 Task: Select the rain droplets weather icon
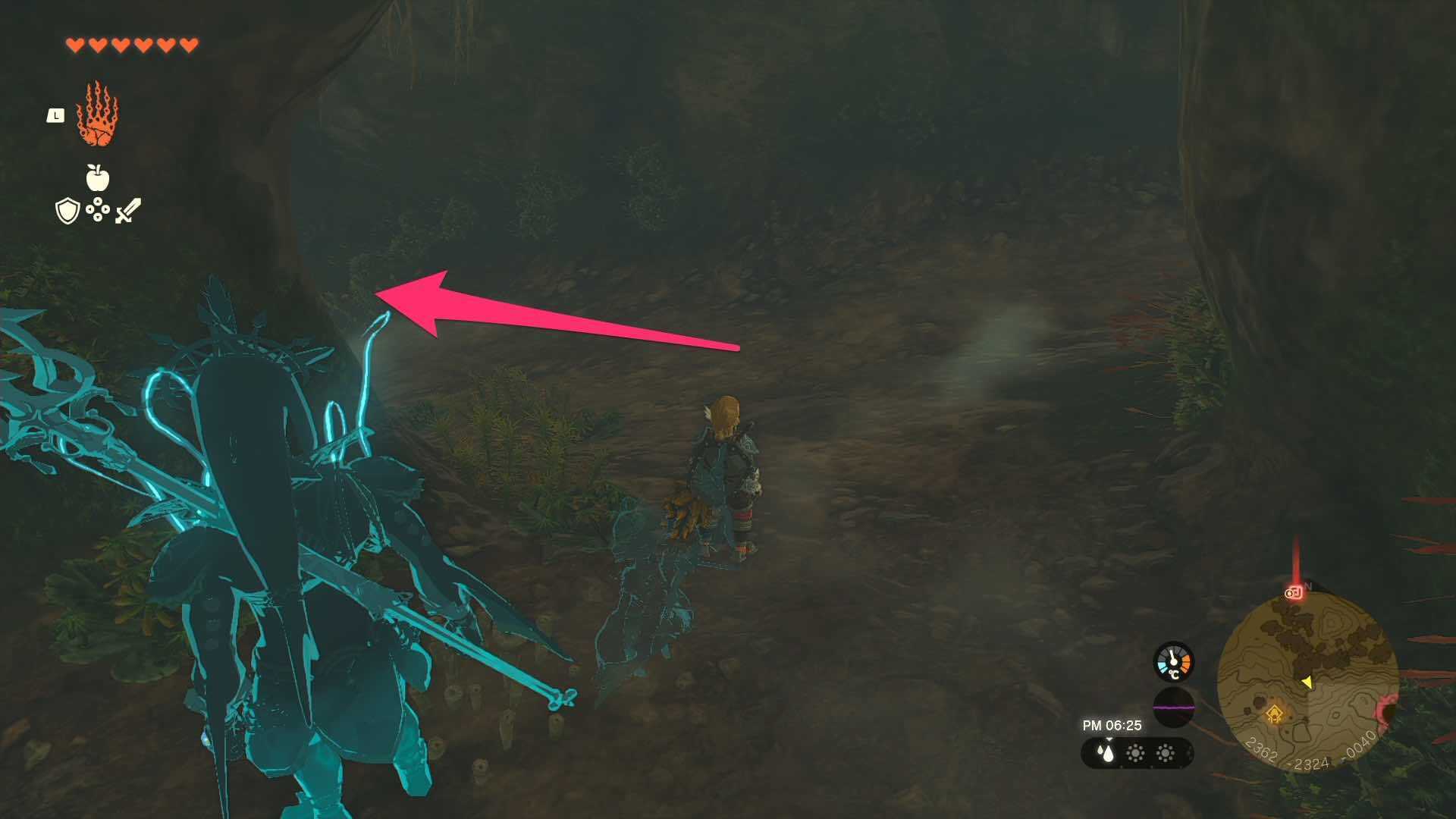point(1106,753)
